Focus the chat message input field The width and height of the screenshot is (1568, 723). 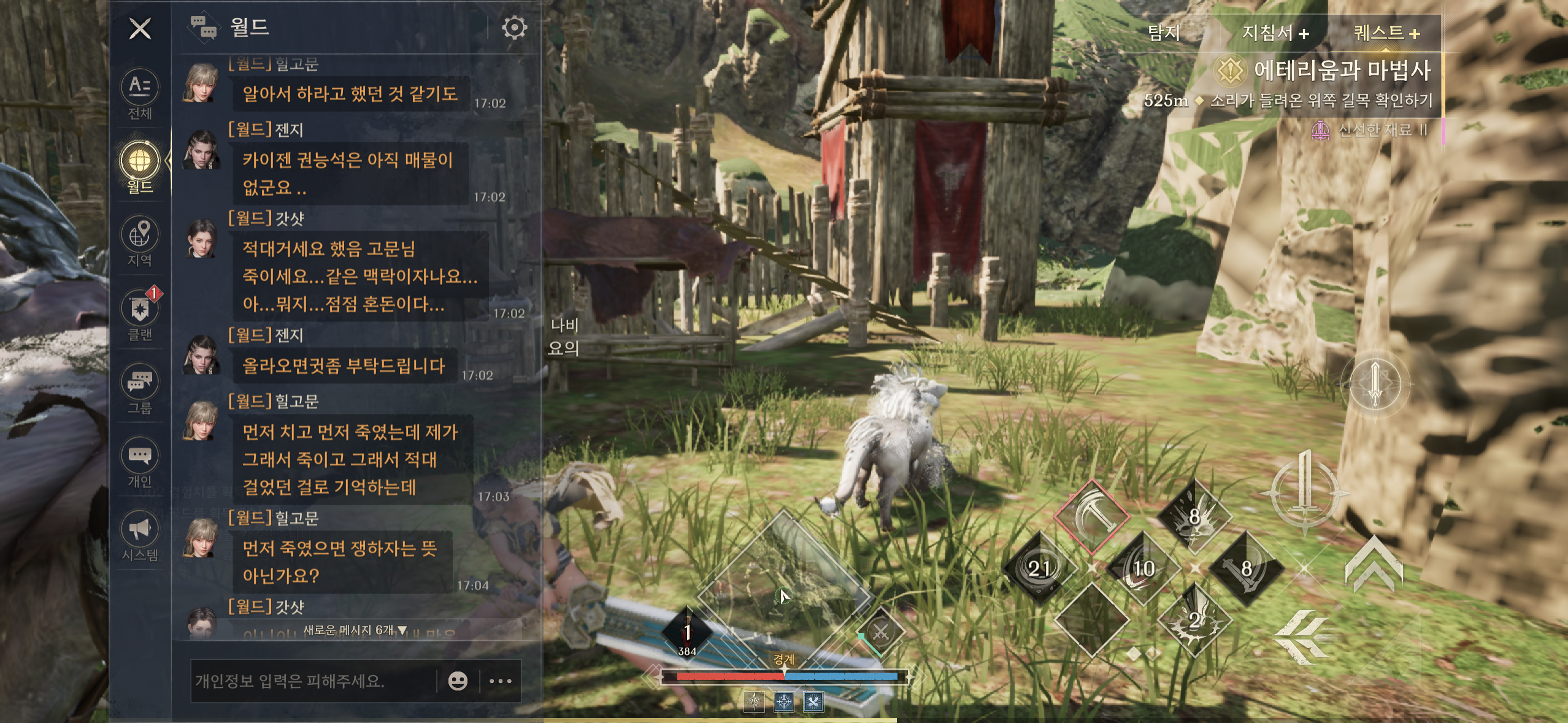313,681
